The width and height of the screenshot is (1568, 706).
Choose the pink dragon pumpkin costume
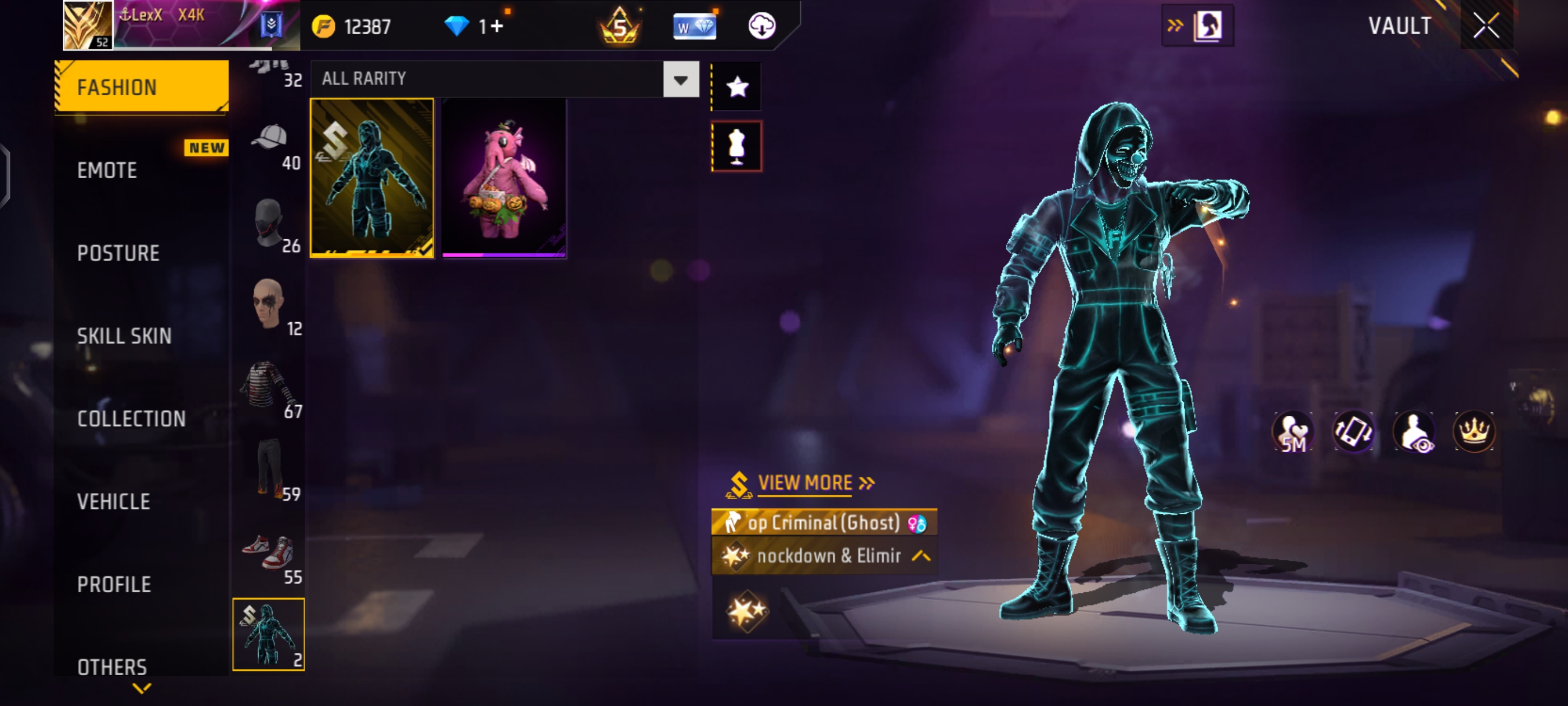[504, 178]
